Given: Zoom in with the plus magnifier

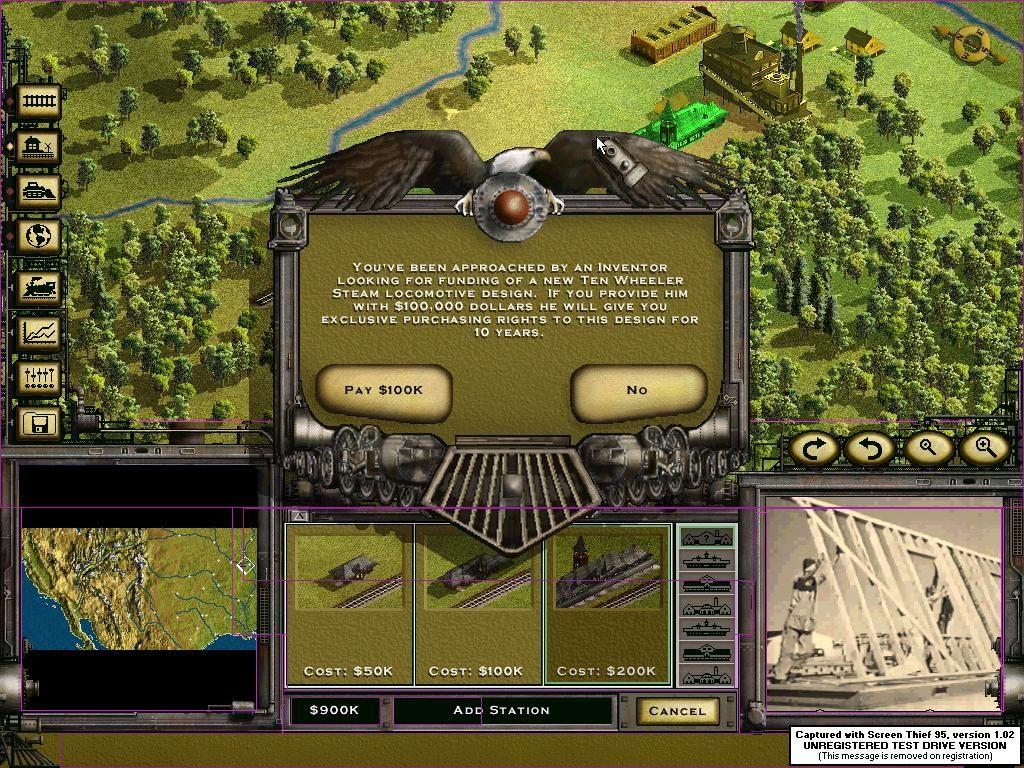Looking at the screenshot, I should pyautogui.click(x=984, y=448).
